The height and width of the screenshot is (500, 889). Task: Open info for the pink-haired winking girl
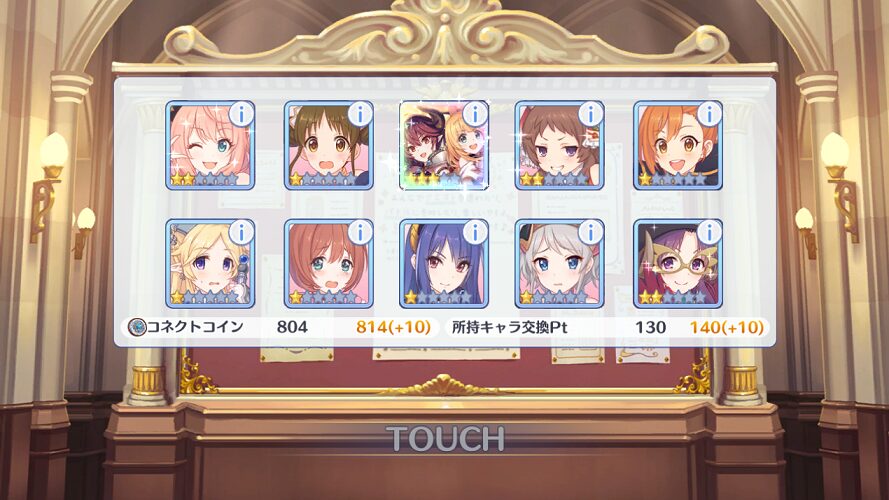tap(241, 114)
